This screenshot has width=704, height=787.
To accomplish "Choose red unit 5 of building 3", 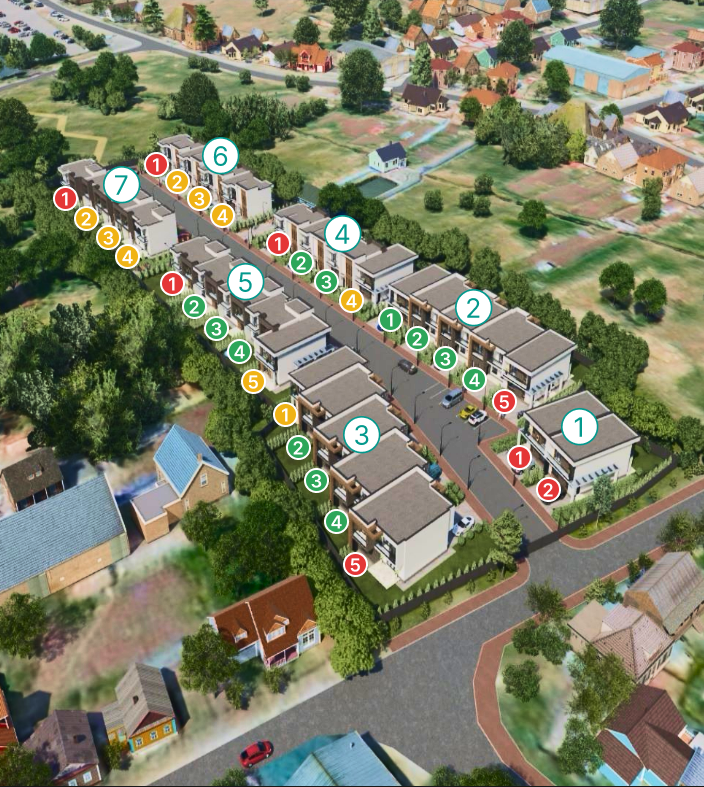I will tap(355, 565).
